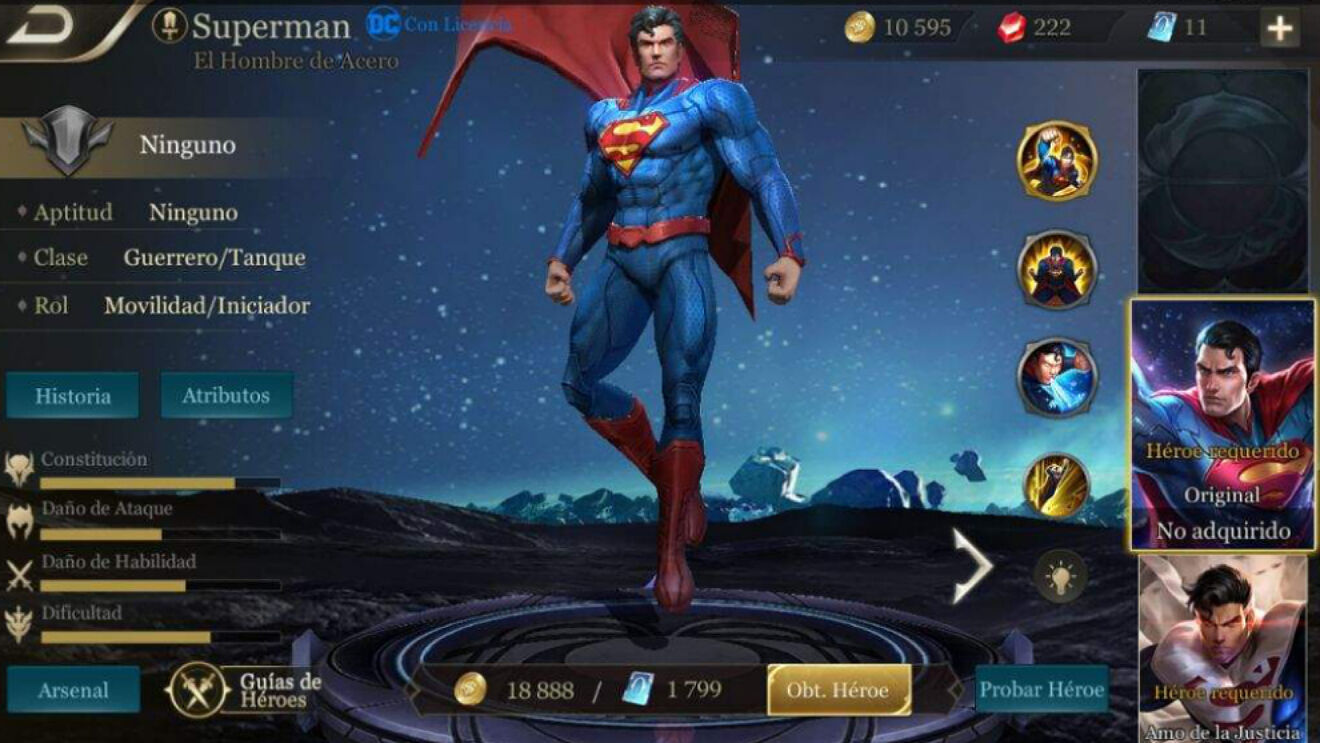Click the gold coin currency icon showing 10 595
This screenshot has height=743, width=1320.
863,28
